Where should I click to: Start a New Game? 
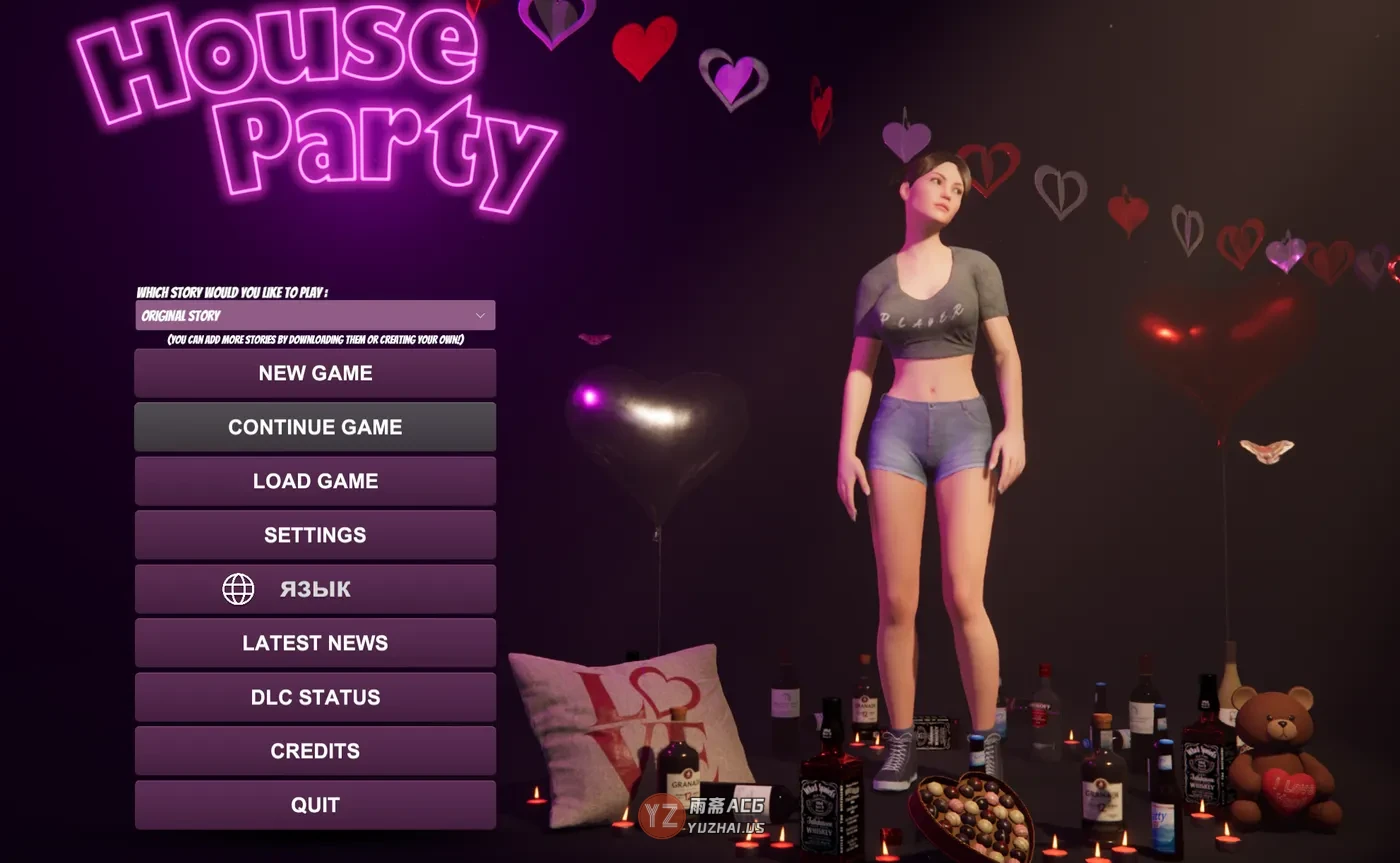315,373
